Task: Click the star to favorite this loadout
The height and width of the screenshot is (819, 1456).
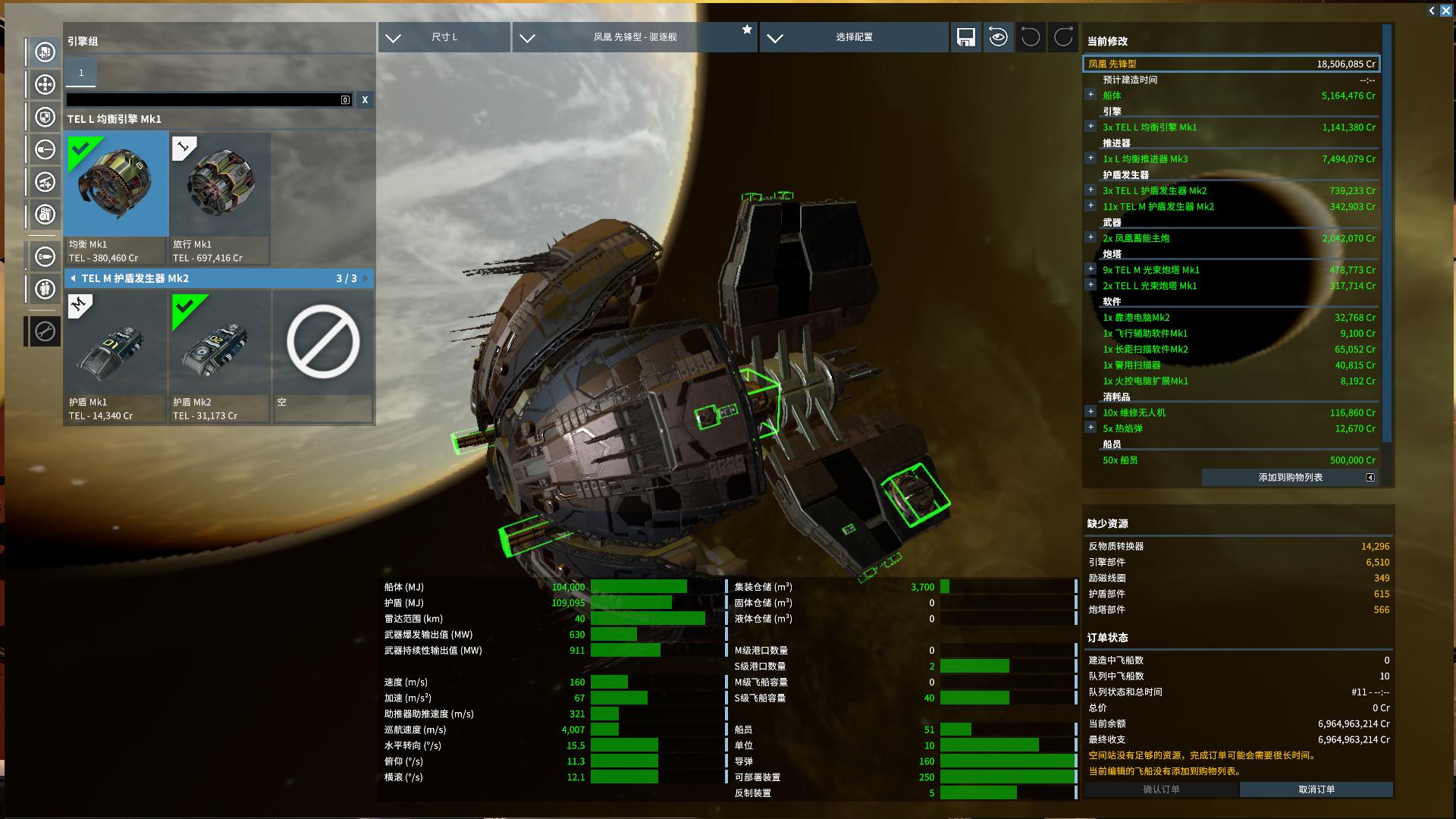Action: tap(747, 30)
